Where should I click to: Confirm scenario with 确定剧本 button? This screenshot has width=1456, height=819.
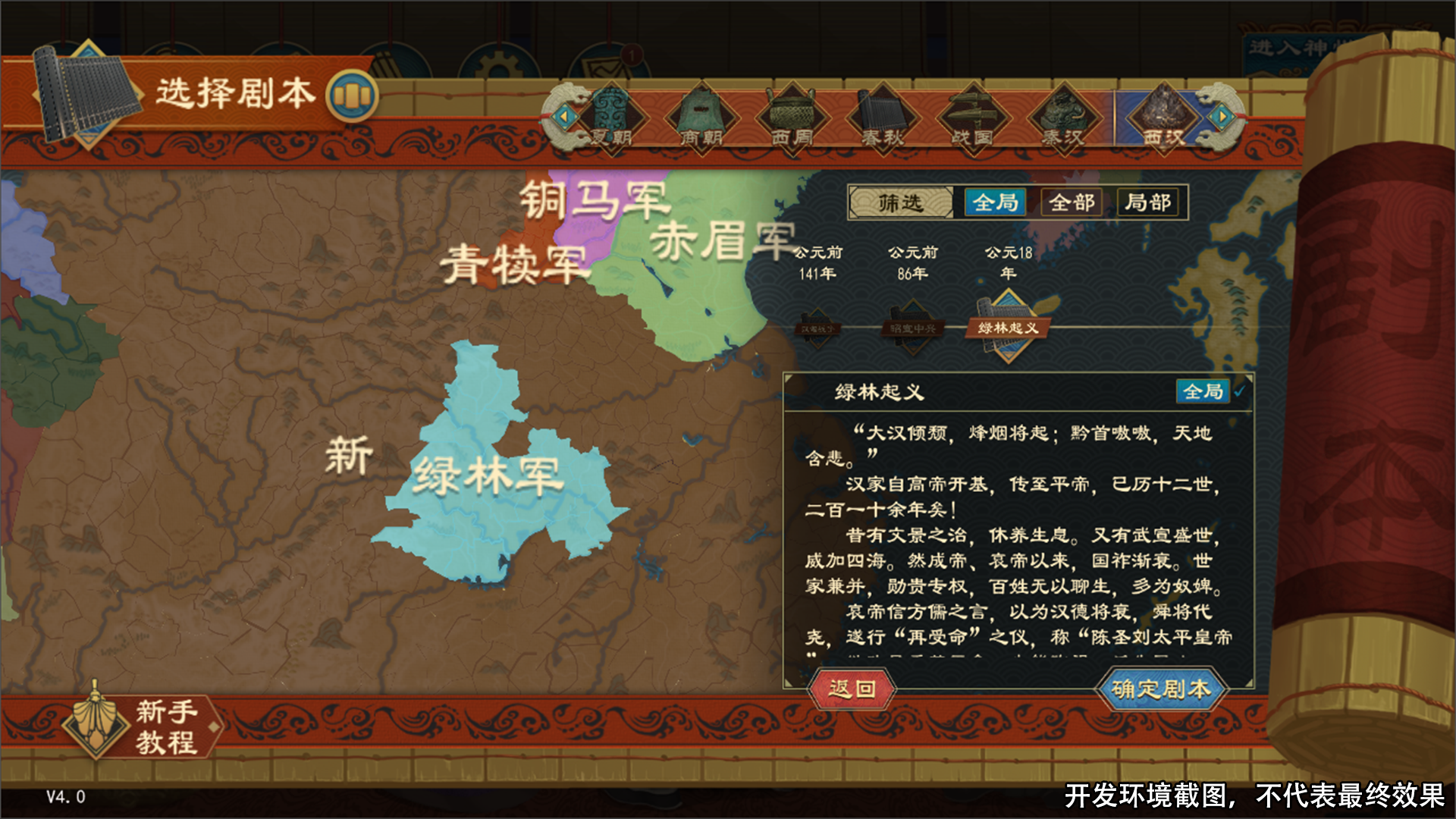(1162, 689)
